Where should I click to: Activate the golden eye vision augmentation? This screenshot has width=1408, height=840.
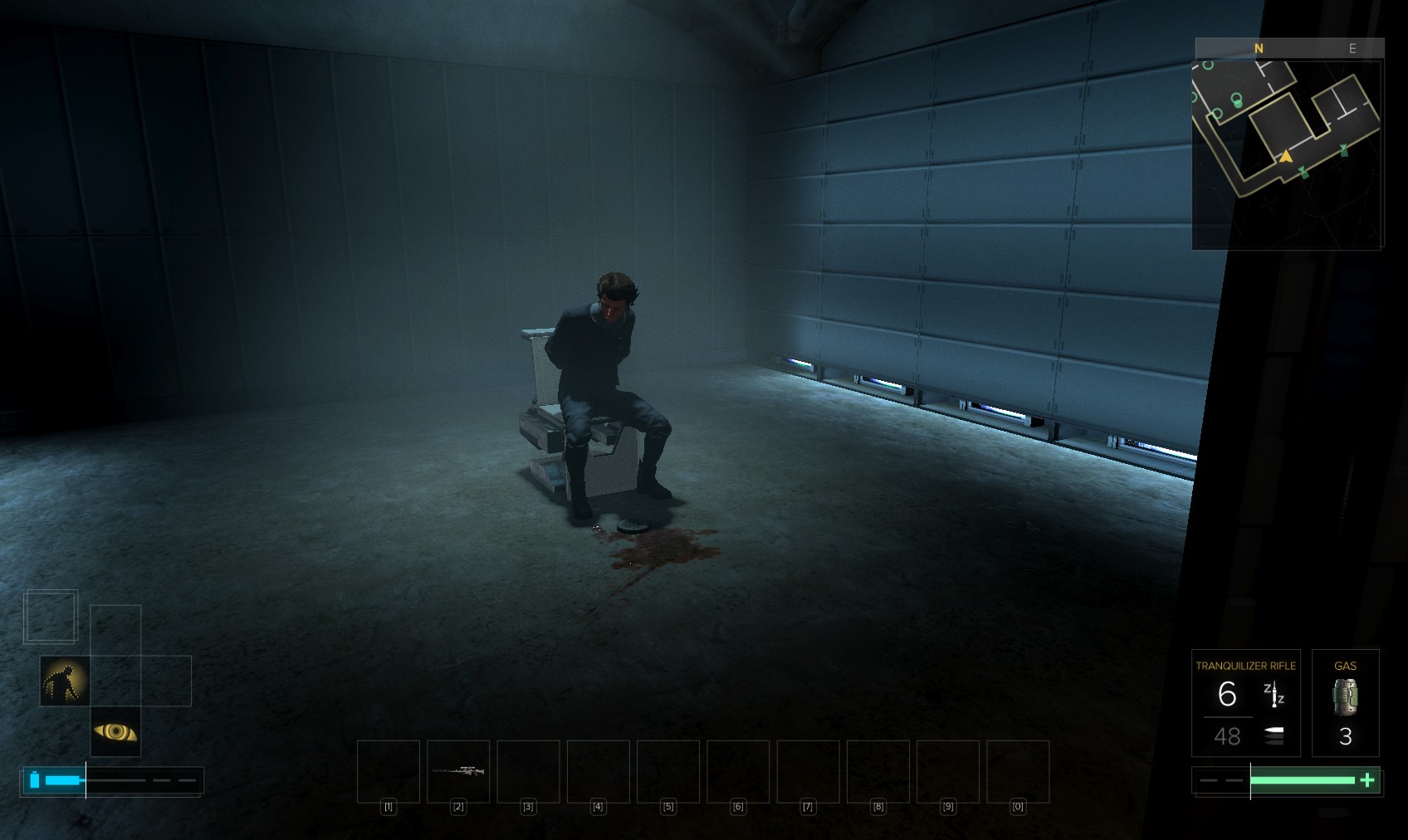[x=115, y=731]
